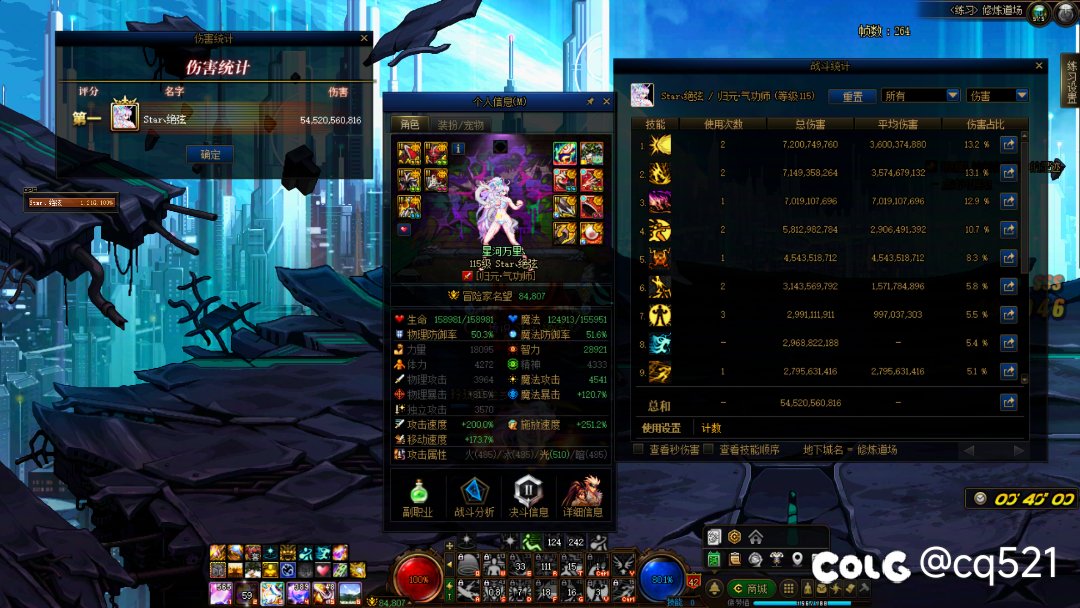
Task: Click the 重置 reset button
Action: [x=852, y=96]
